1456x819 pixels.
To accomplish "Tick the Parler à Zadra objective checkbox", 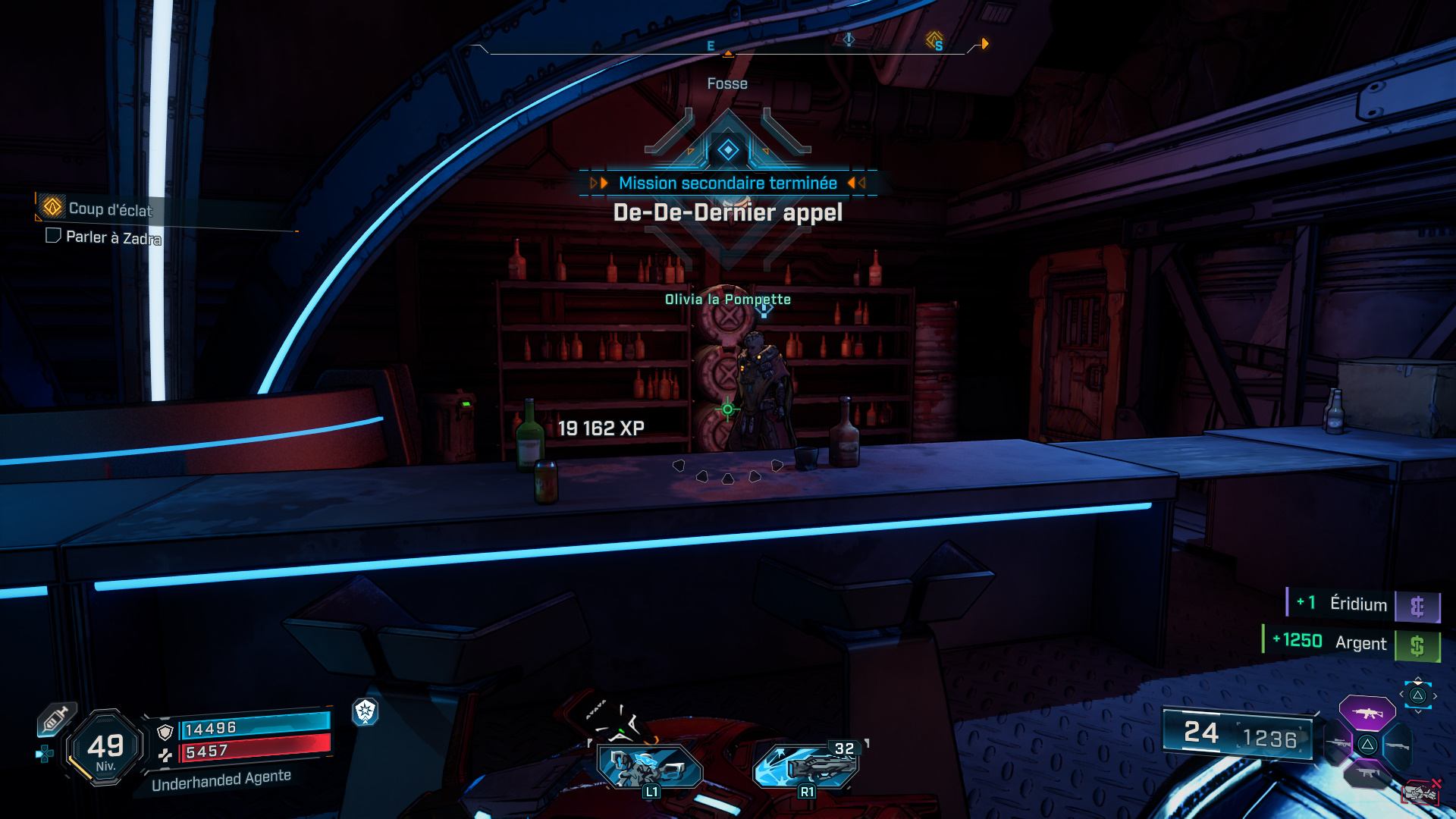I will (x=53, y=236).
